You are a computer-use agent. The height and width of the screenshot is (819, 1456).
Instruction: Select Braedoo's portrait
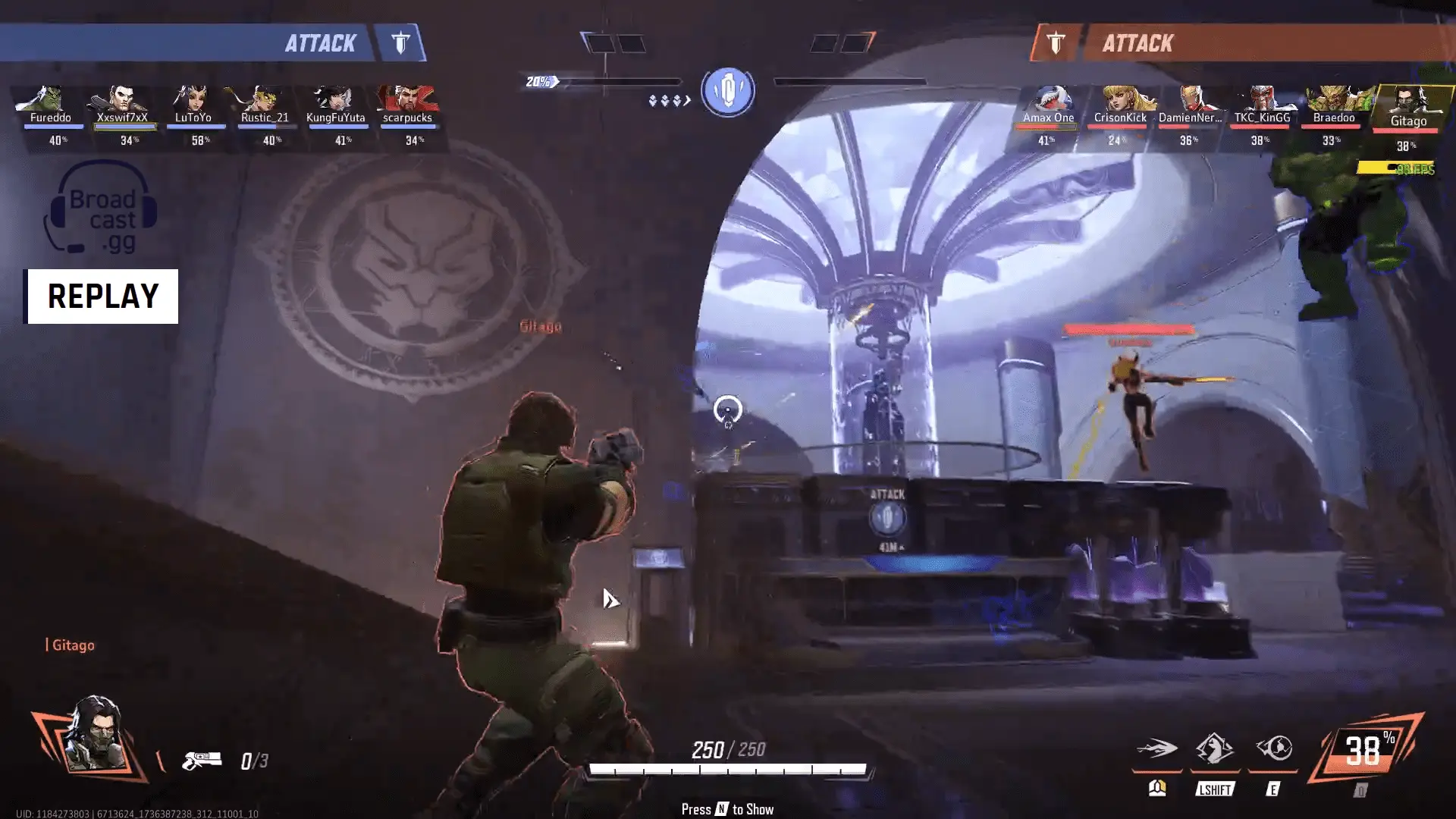1334,101
